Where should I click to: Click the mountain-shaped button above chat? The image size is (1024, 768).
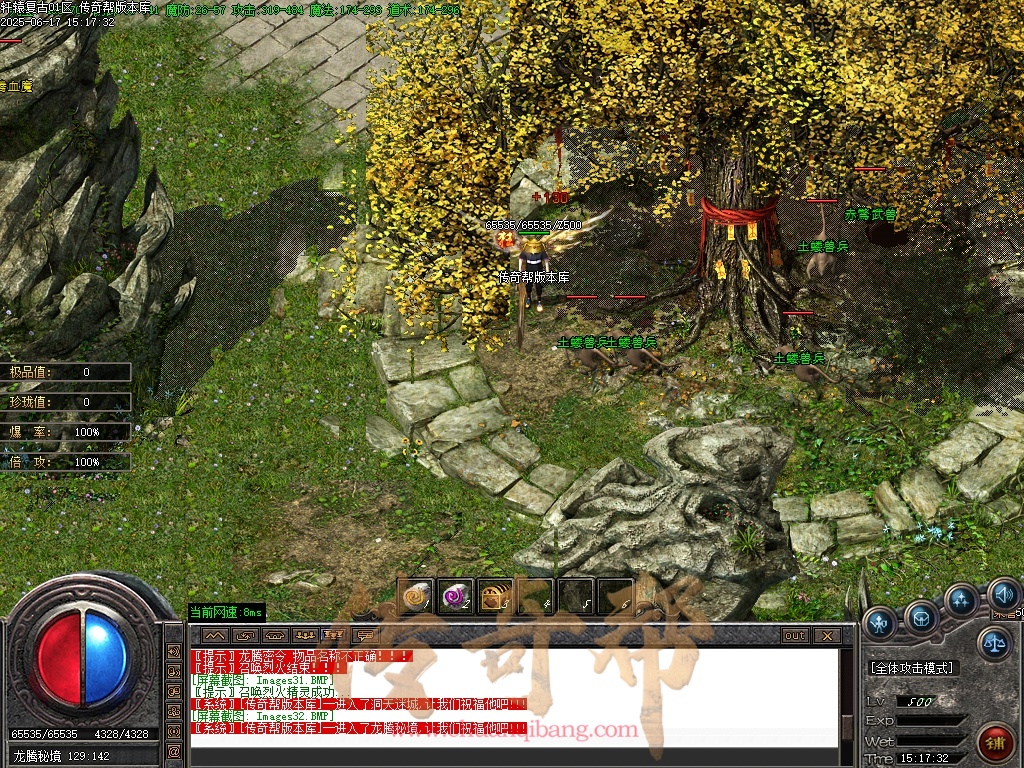[215, 636]
